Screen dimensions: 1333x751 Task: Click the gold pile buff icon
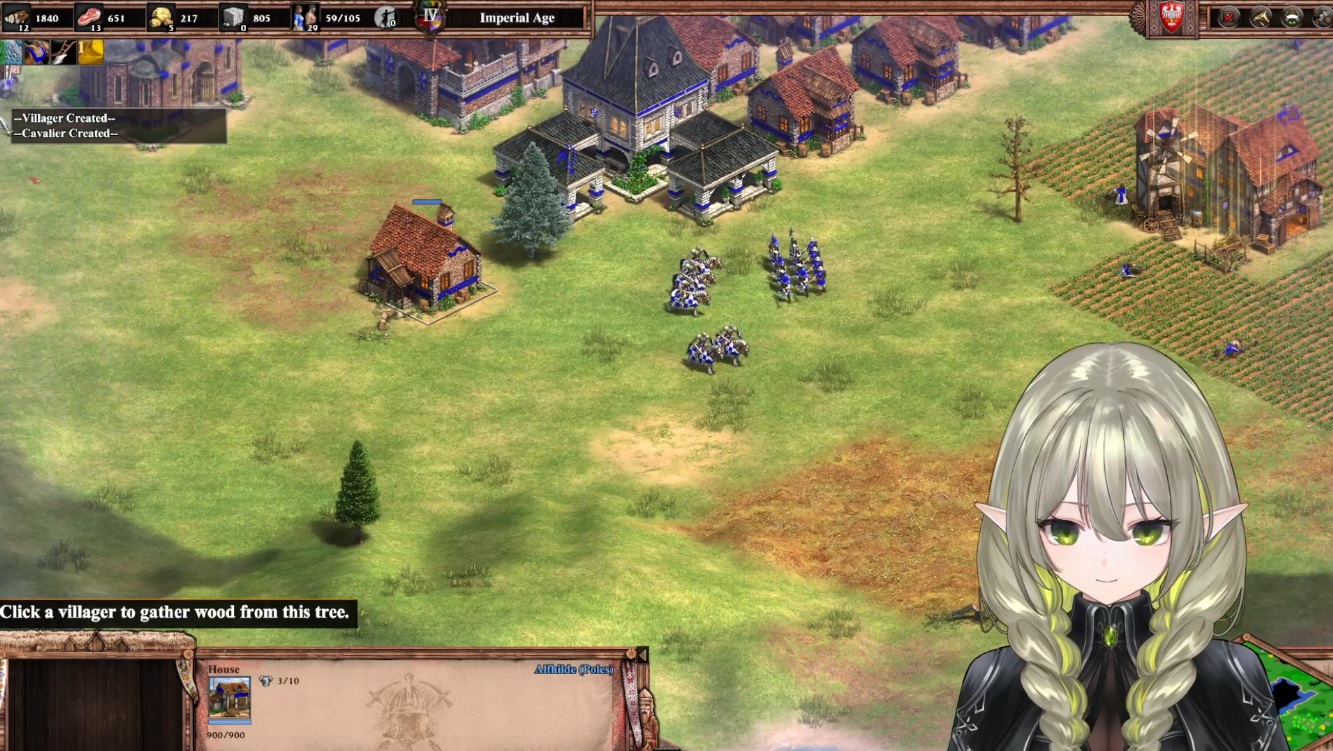(x=91, y=51)
